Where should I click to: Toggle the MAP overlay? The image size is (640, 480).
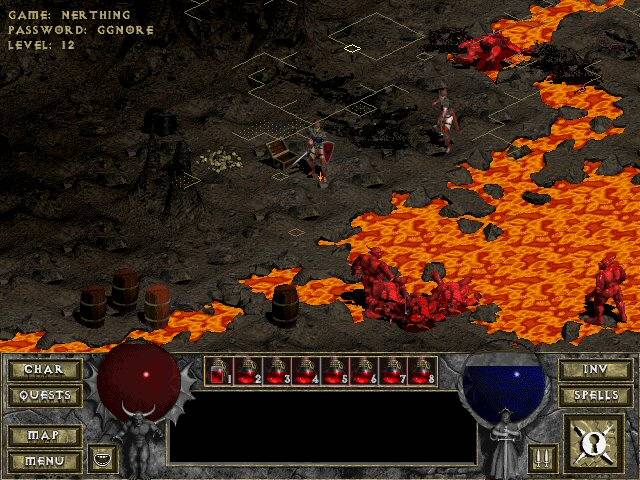(44, 436)
